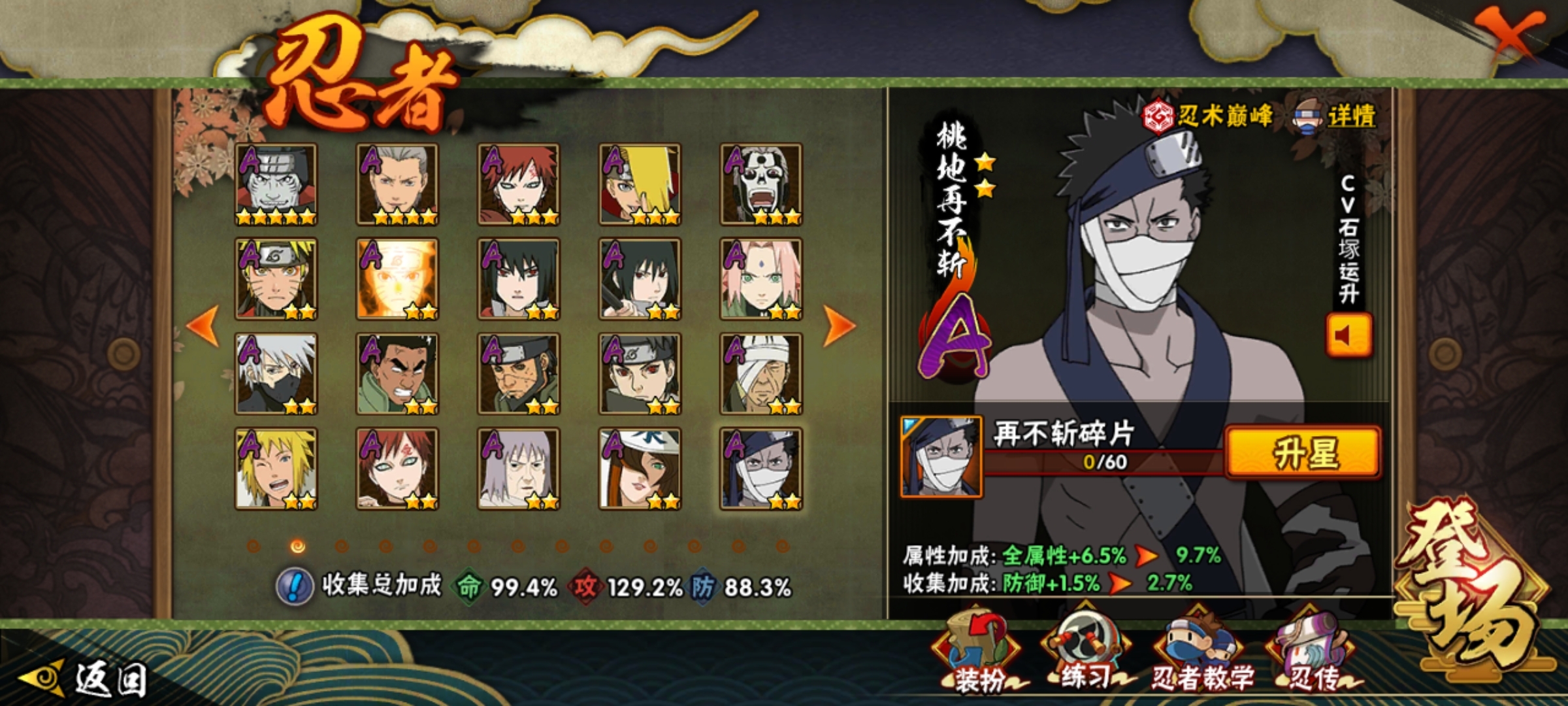This screenshot has height=706, width=1568.
Task: Play the character voice sample
Action: point(1348,335)
